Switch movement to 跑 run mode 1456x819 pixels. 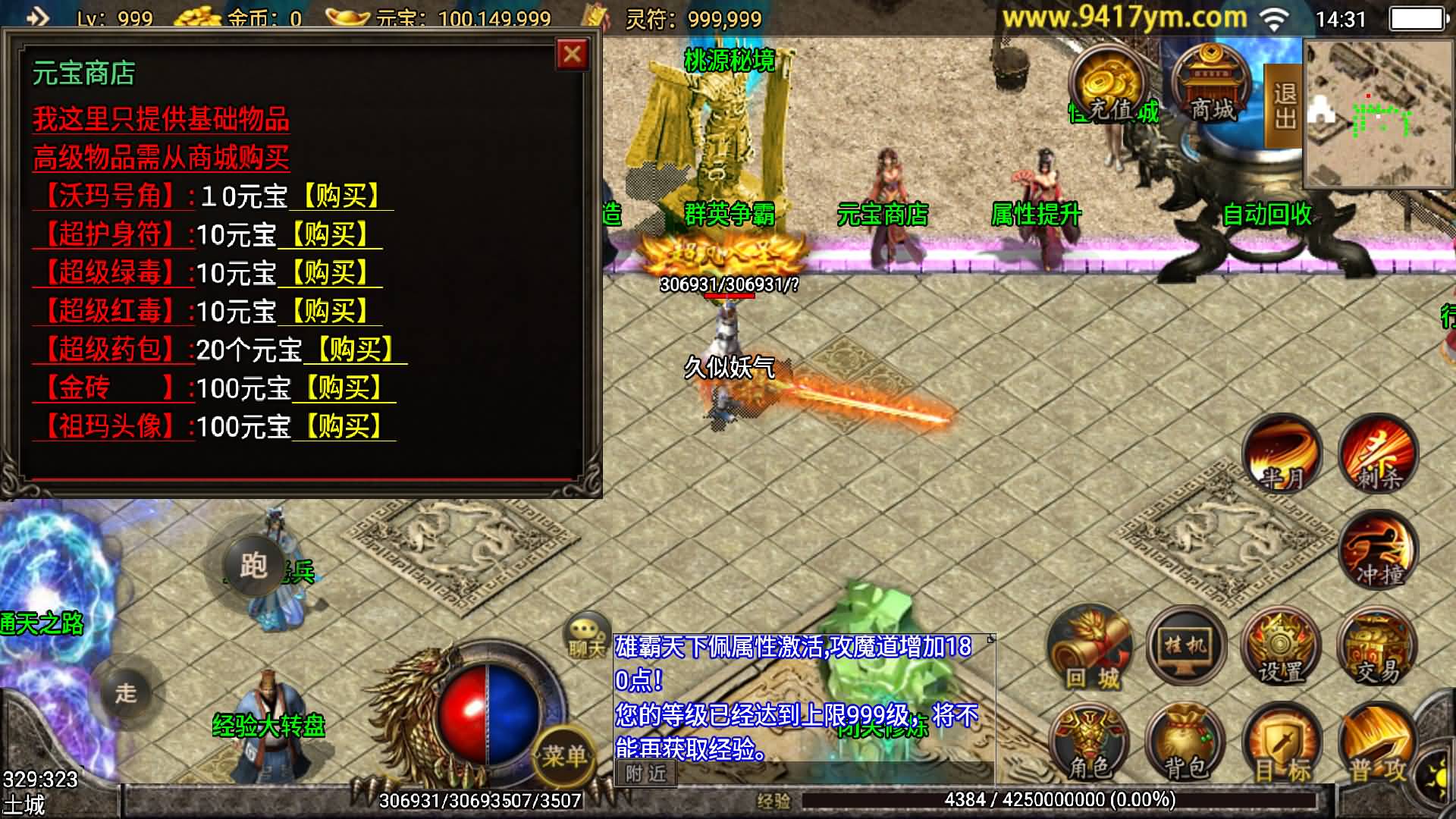(253, 565)
